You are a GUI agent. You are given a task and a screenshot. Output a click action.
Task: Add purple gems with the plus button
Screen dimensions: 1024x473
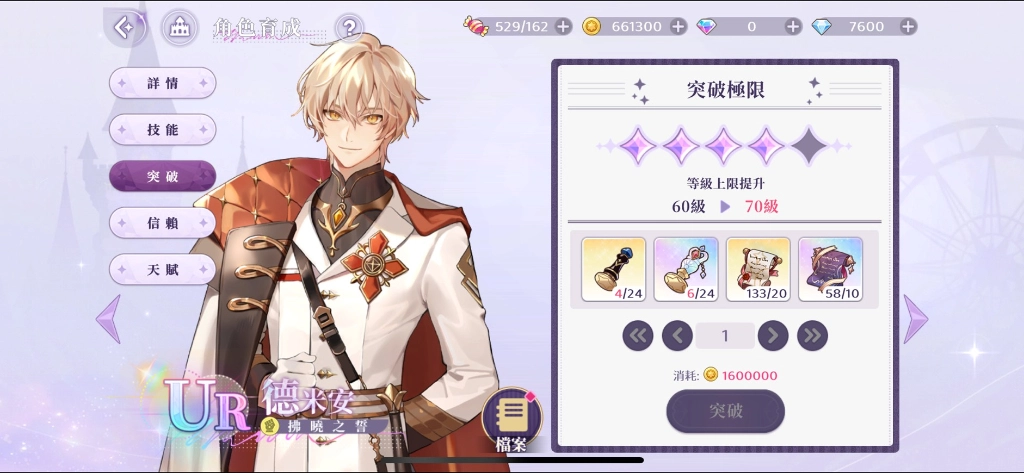(793, 26)
